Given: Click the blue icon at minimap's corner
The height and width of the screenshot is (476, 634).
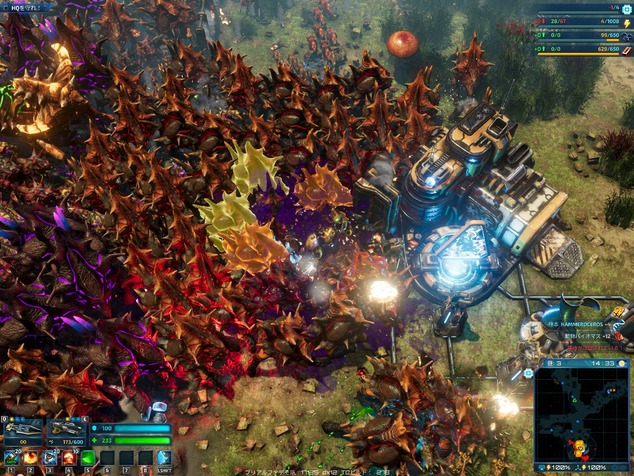Looking at the screenshot, I should pos(528,373).
